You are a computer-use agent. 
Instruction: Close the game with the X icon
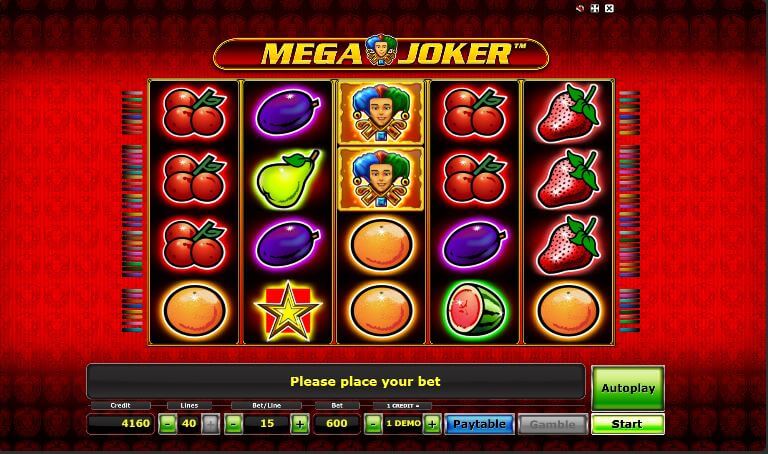coord(609,9)
